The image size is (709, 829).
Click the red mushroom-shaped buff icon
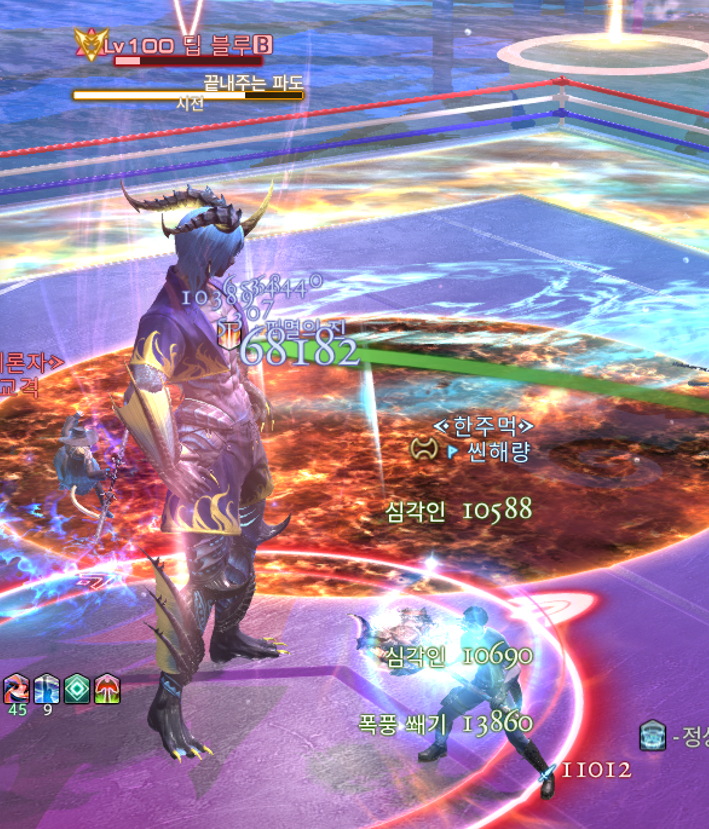click(x=107, y=688)
